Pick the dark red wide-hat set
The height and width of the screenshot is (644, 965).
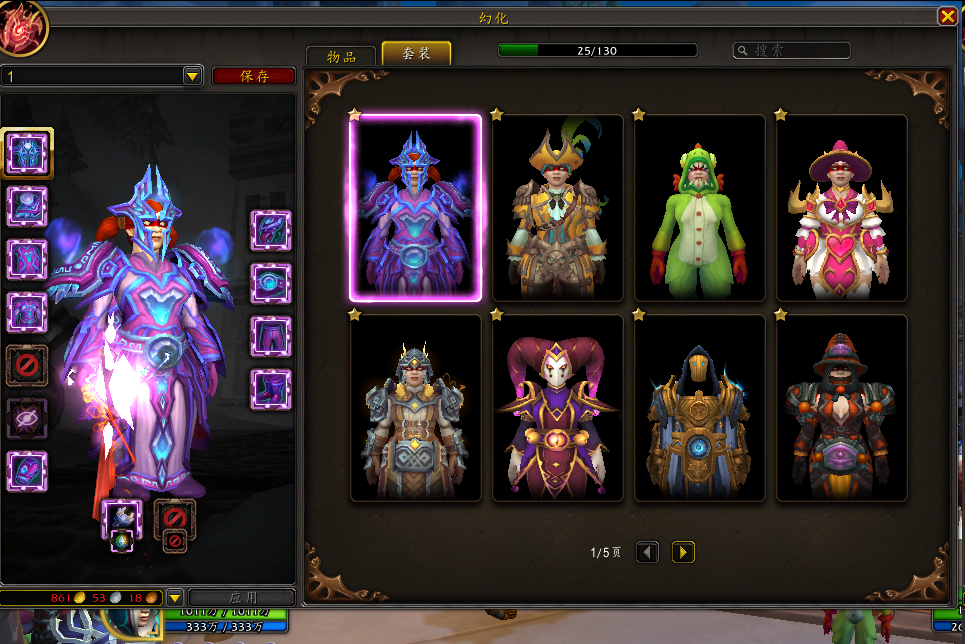[842, 408]
